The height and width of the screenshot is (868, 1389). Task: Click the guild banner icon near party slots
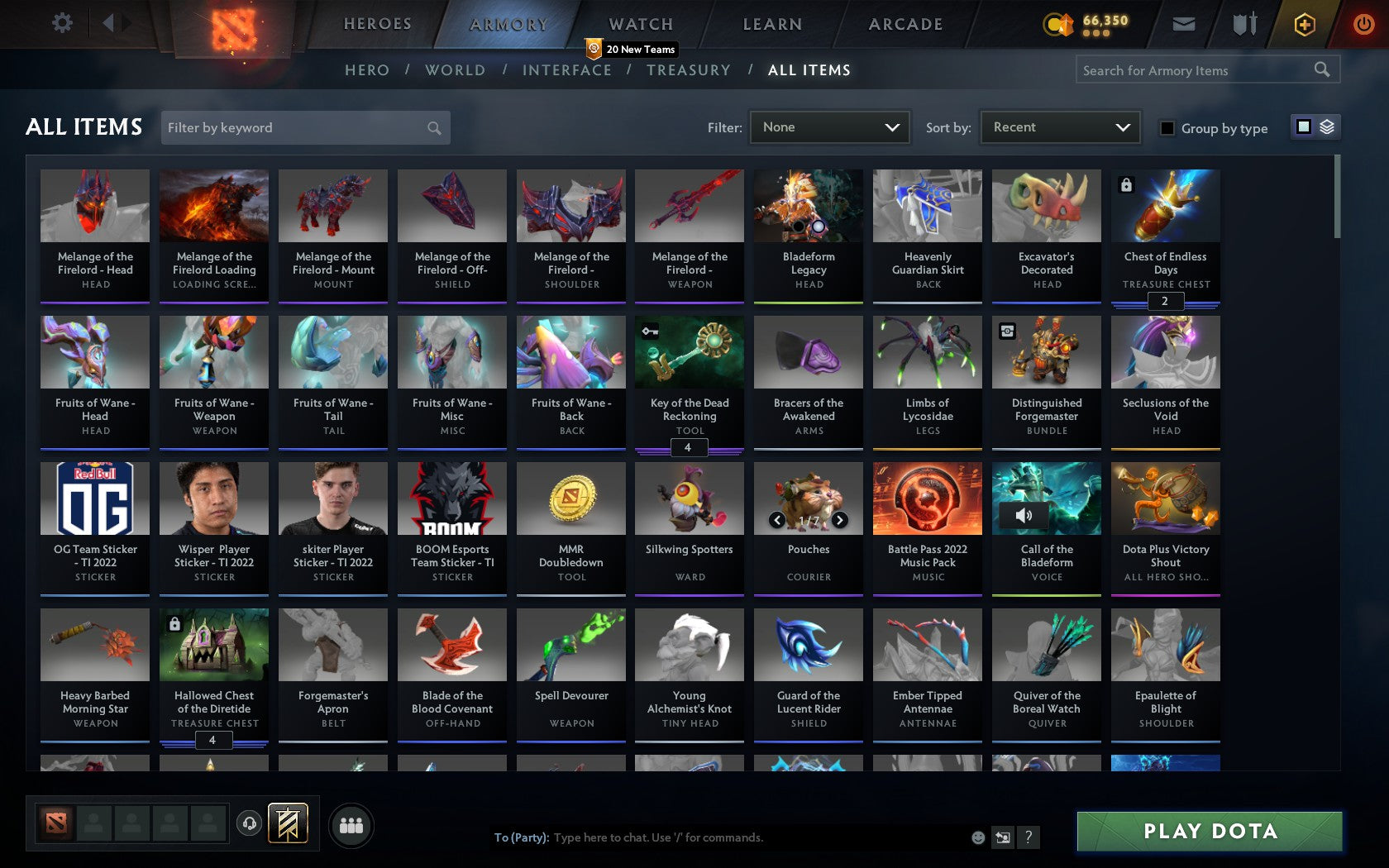[x=288, y=823]
